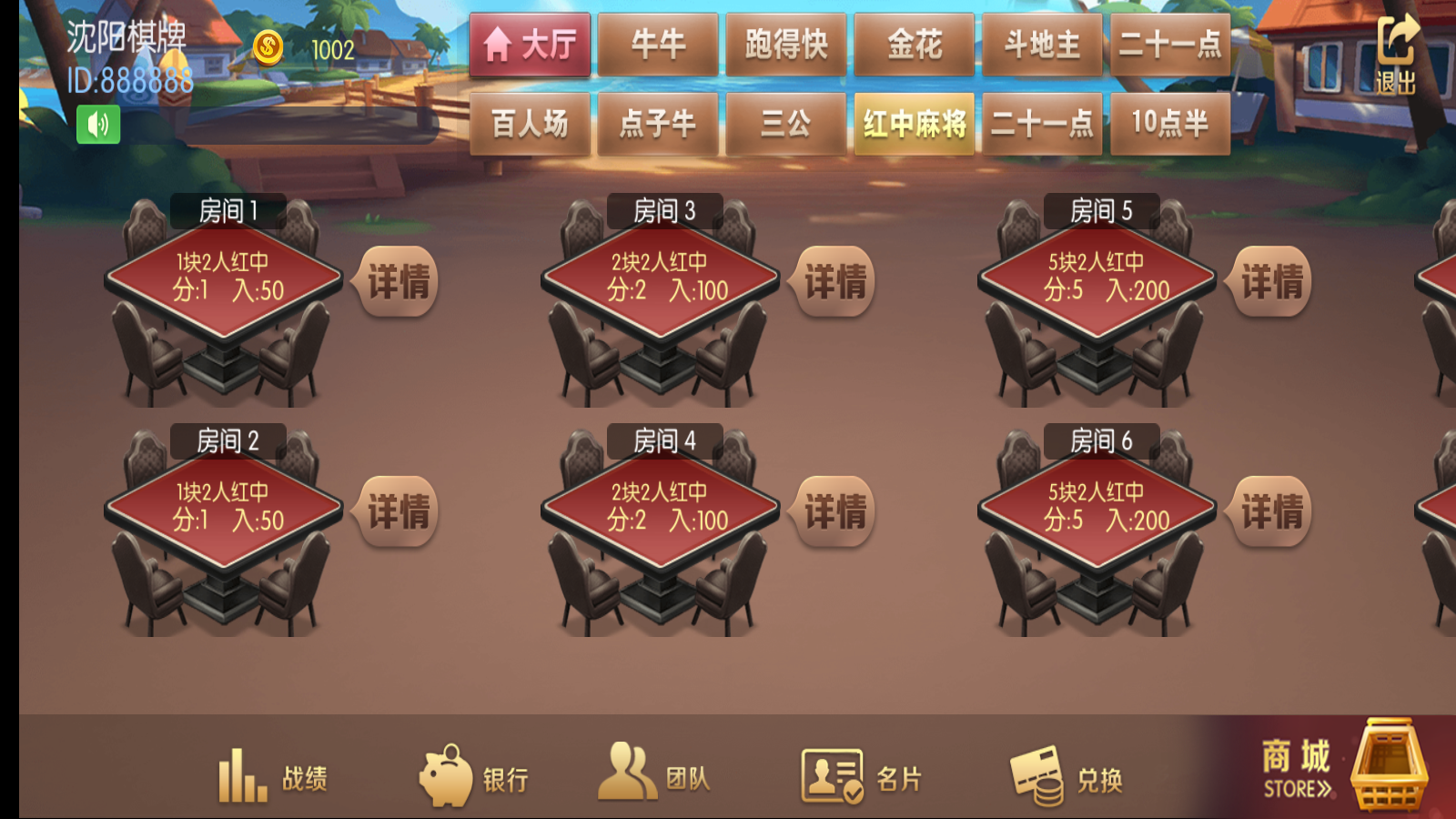This screenshot has height=819, width=1456.
Task: Select the 百人场 mode button
Action: [531, 125]
